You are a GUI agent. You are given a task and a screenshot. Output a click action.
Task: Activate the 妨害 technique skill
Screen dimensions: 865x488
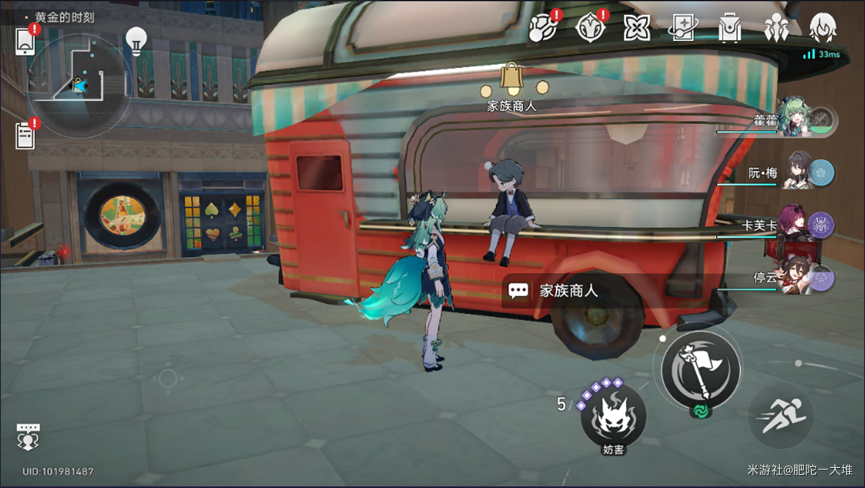(x=613, y=418)
